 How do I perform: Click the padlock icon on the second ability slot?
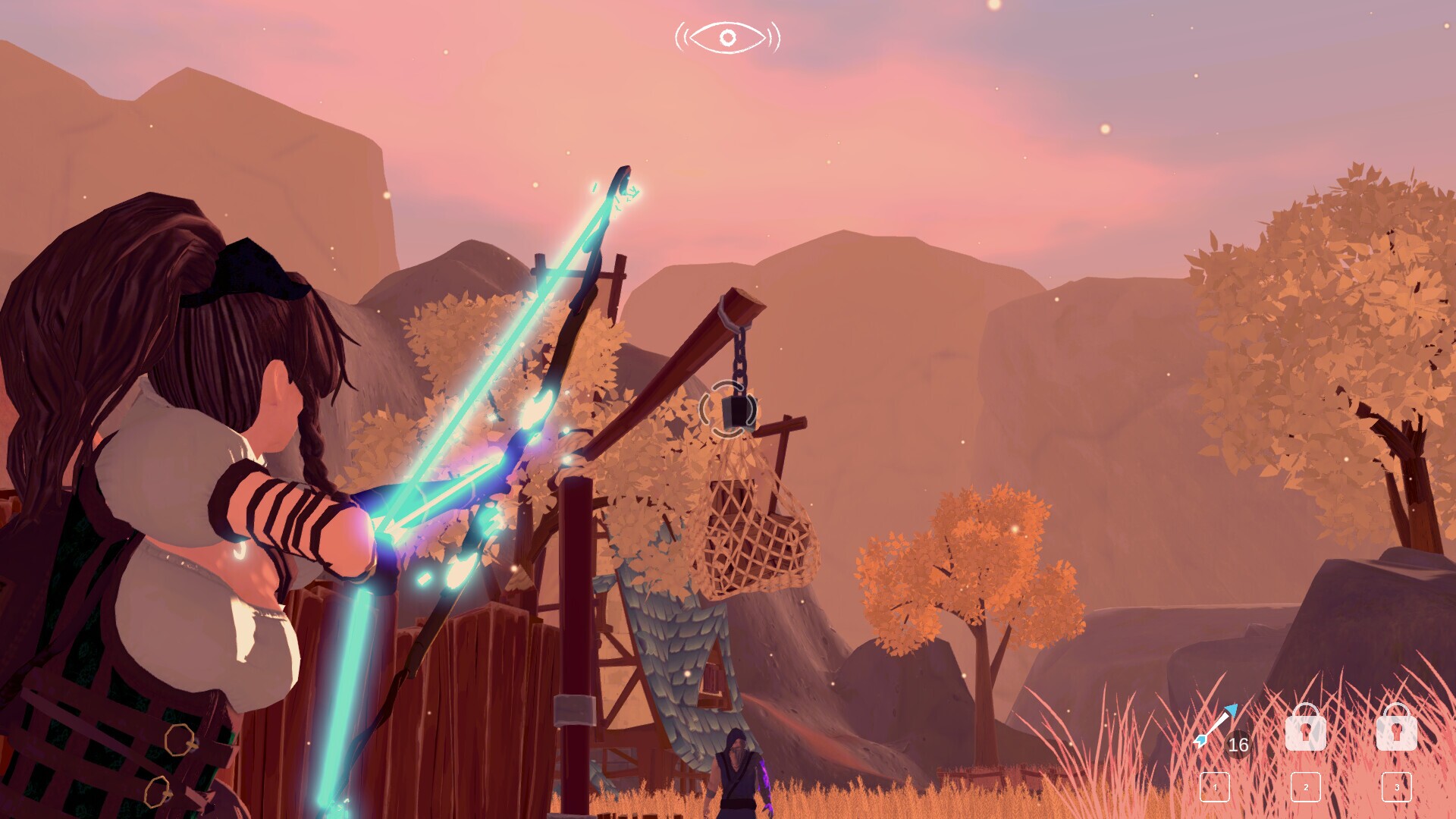point(1306,730)
